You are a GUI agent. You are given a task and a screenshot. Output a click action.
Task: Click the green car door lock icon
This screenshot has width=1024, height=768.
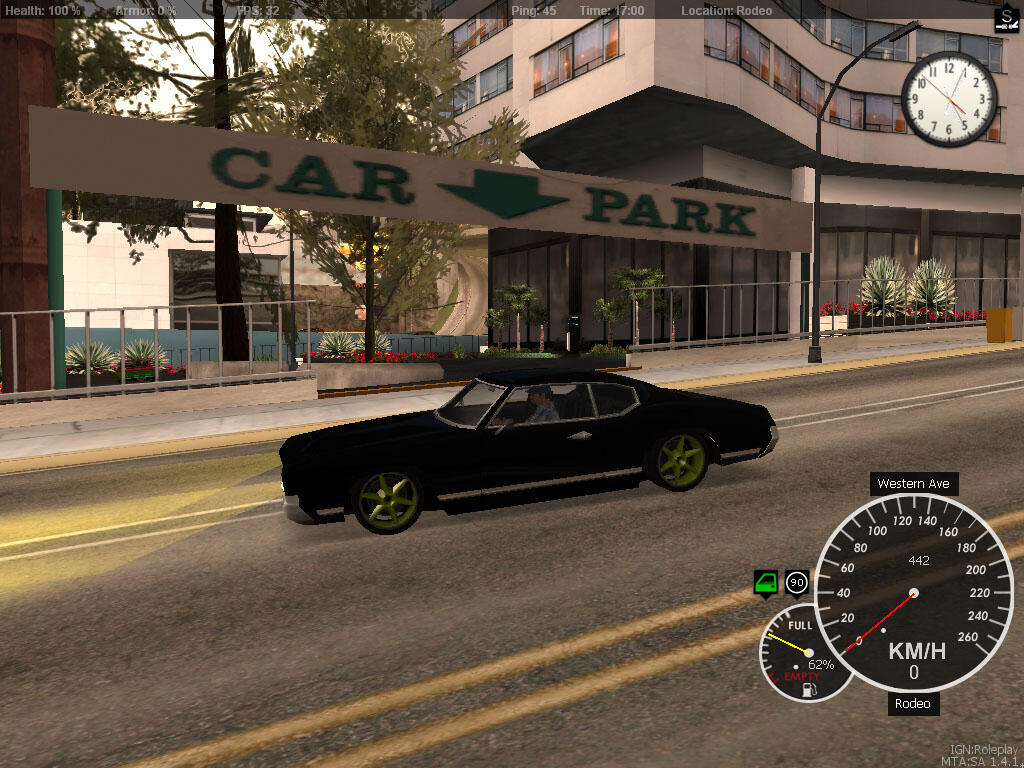[x=766, y=582]
